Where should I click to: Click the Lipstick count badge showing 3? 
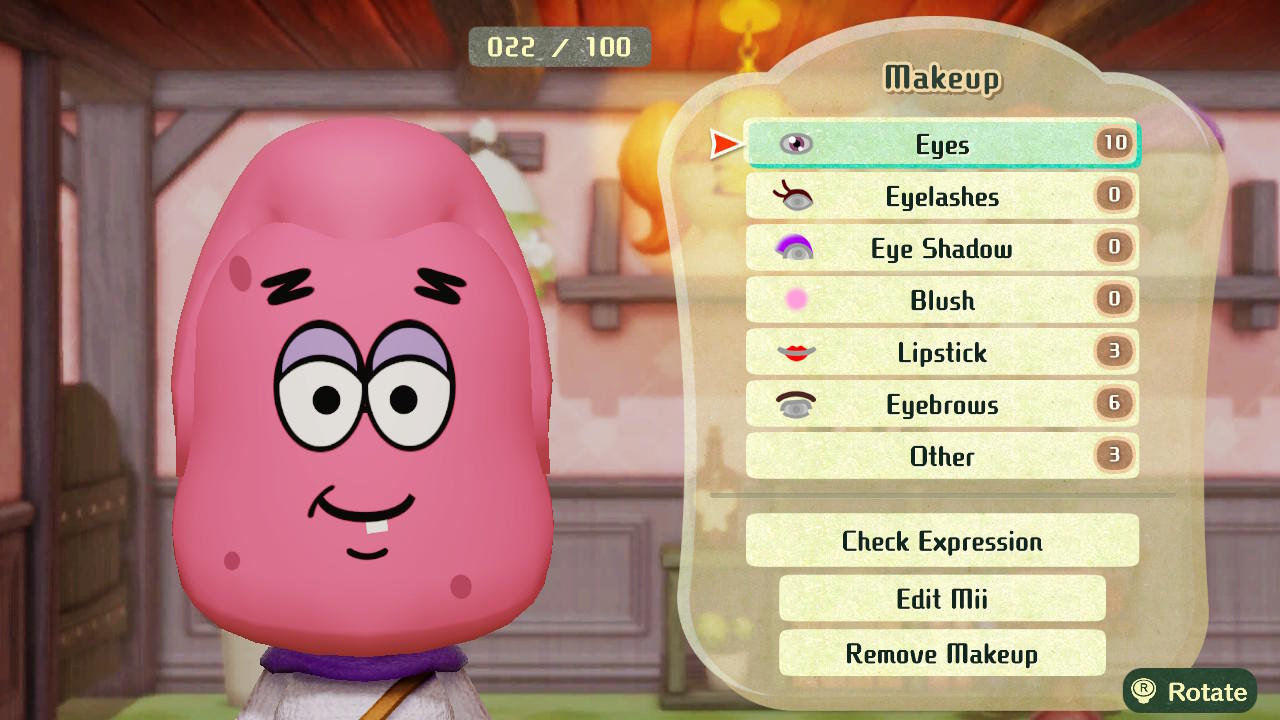pyautogui.click(x=1113, y=352)
